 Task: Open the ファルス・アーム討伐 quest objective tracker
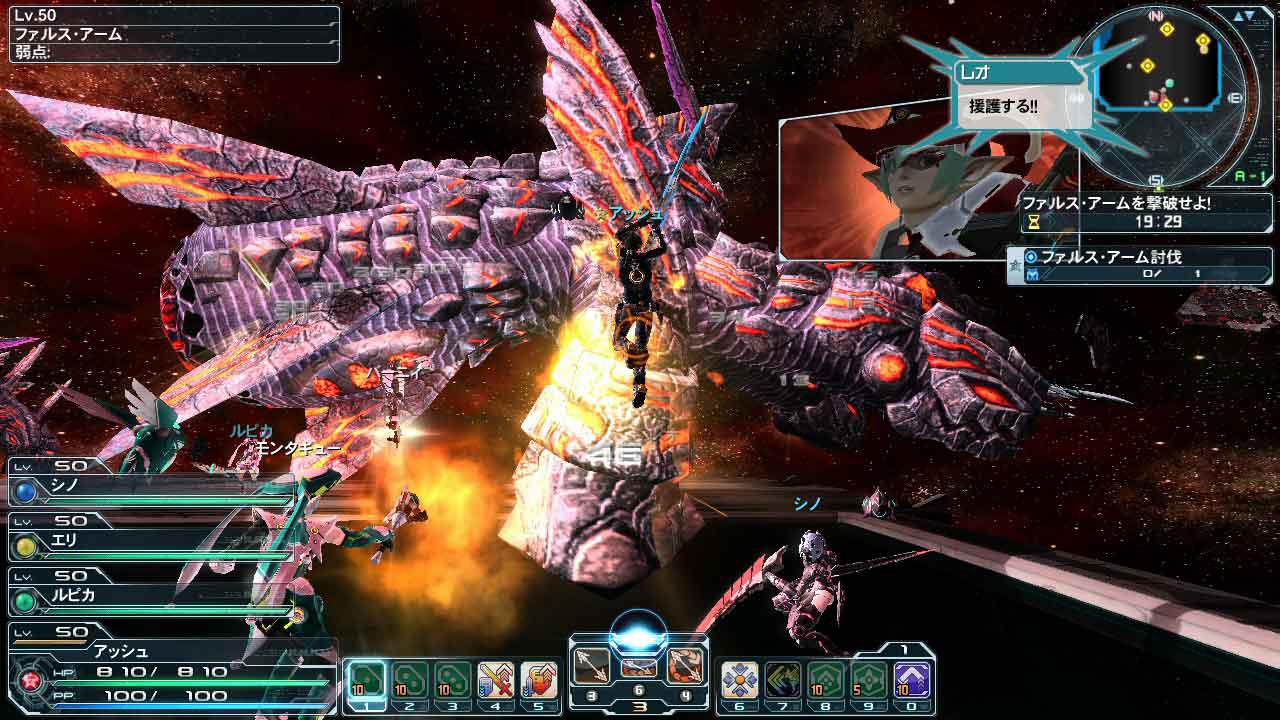coord(1140,265)
